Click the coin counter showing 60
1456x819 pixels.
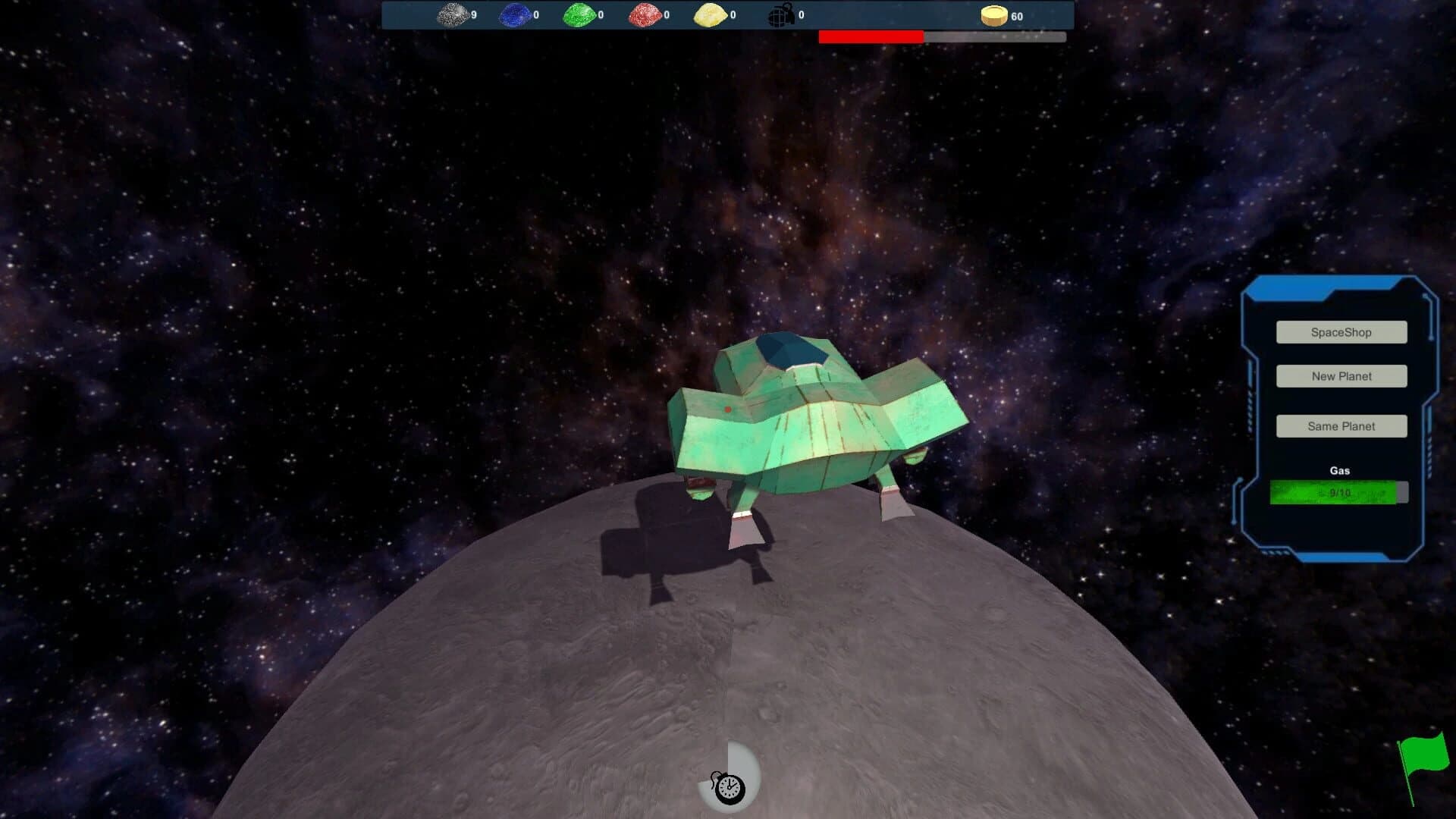(x=1016, y=15)
